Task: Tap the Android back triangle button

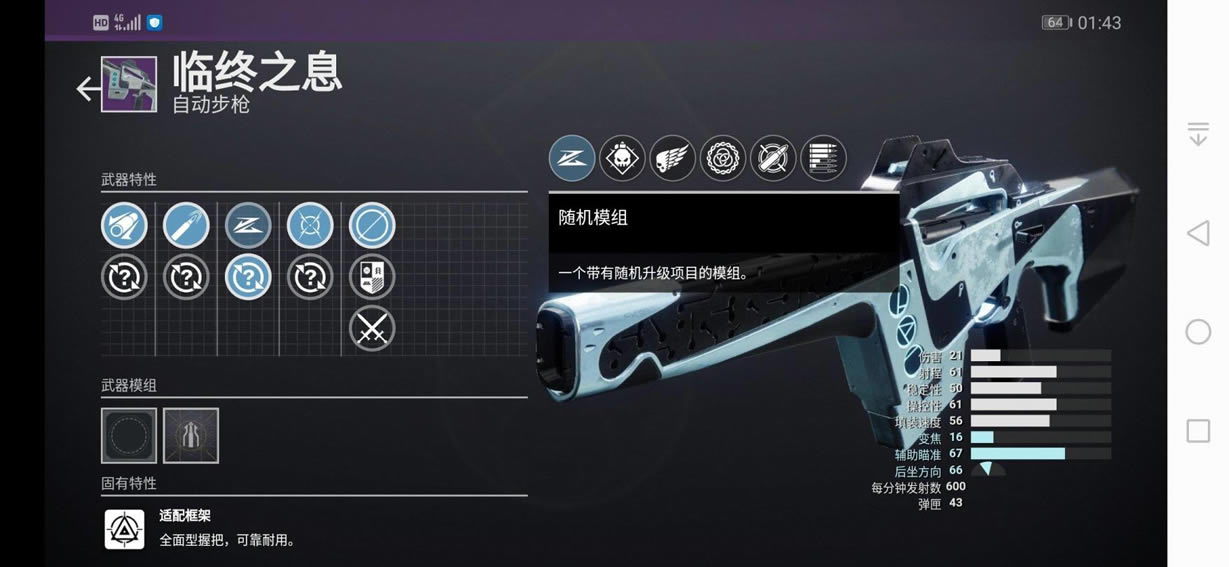Action: click(x=1198, y=234)
